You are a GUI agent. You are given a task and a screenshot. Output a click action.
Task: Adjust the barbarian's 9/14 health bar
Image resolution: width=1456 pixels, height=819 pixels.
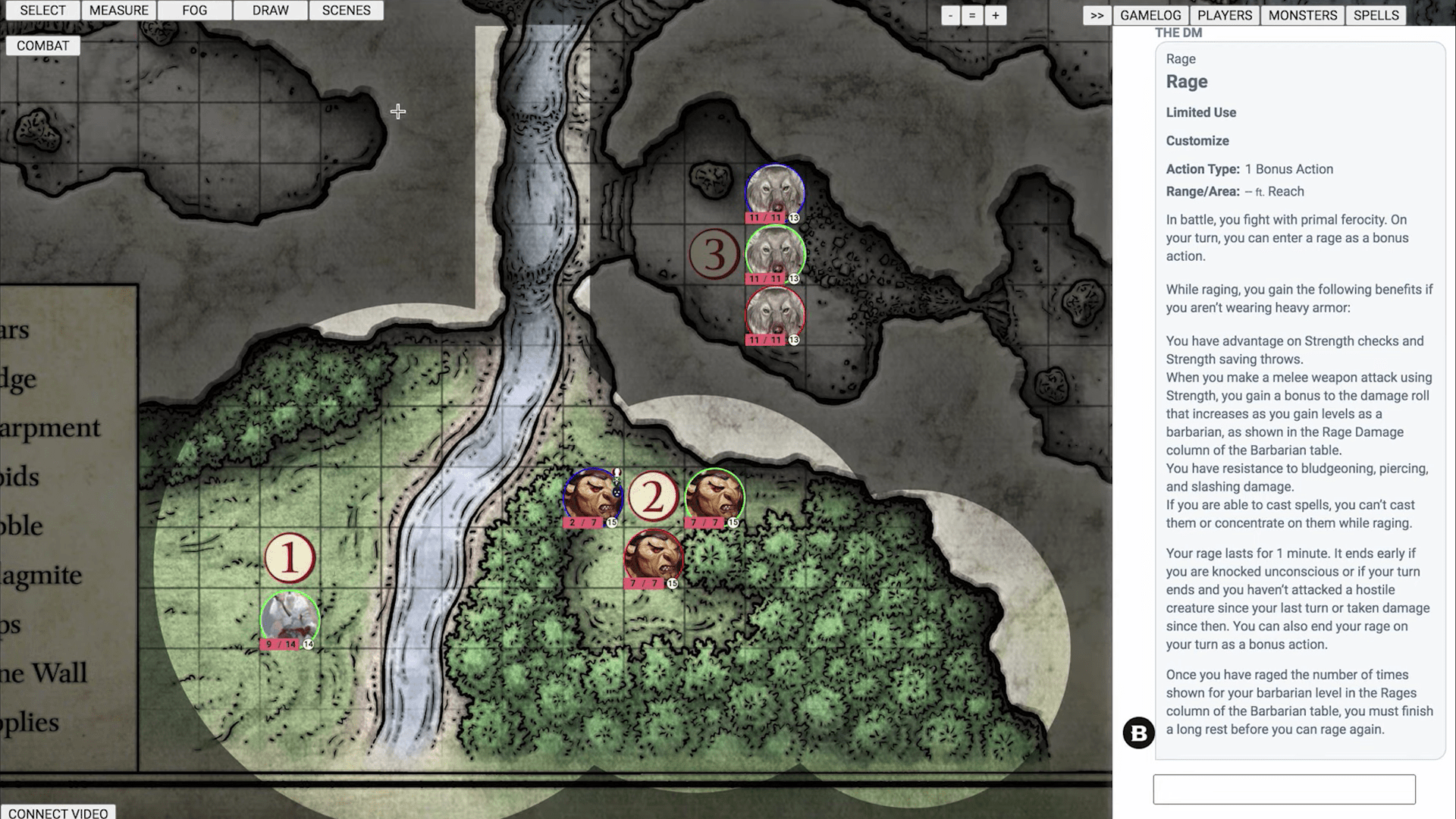pyautogui.click(x=281, y=642)
